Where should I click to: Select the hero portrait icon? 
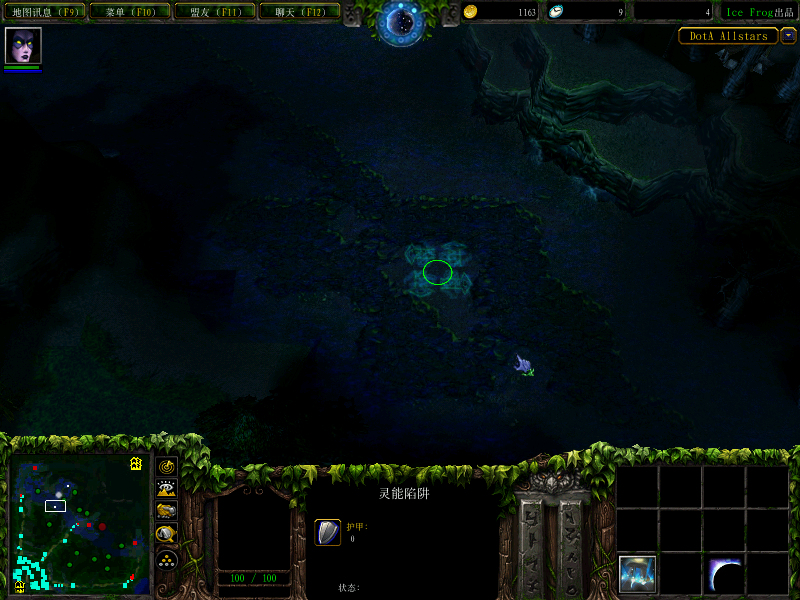(x=22, y=46)
